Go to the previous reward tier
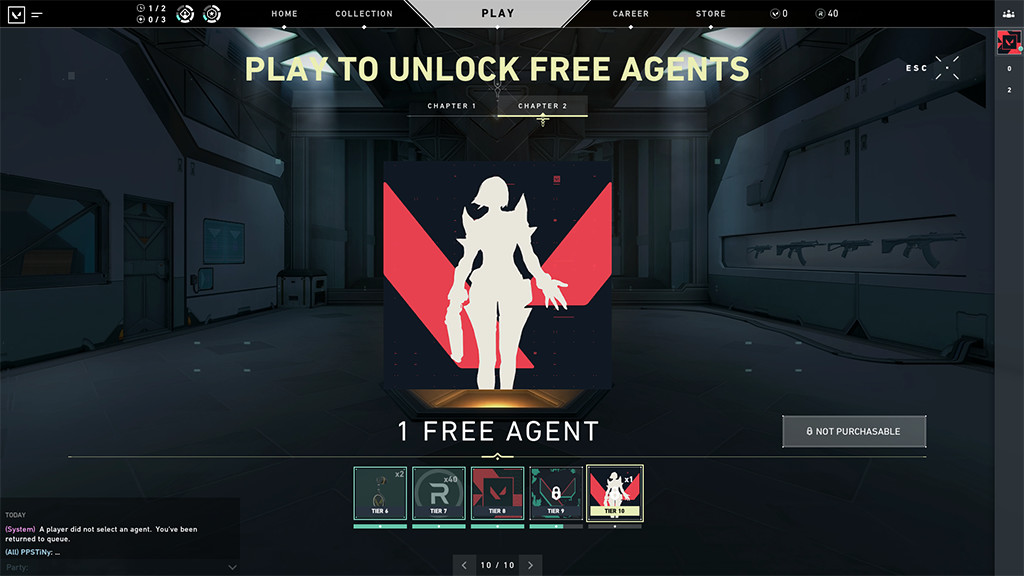Image resolution: width=1024 pixels, height=576 pixels. (x=464, y=565)
